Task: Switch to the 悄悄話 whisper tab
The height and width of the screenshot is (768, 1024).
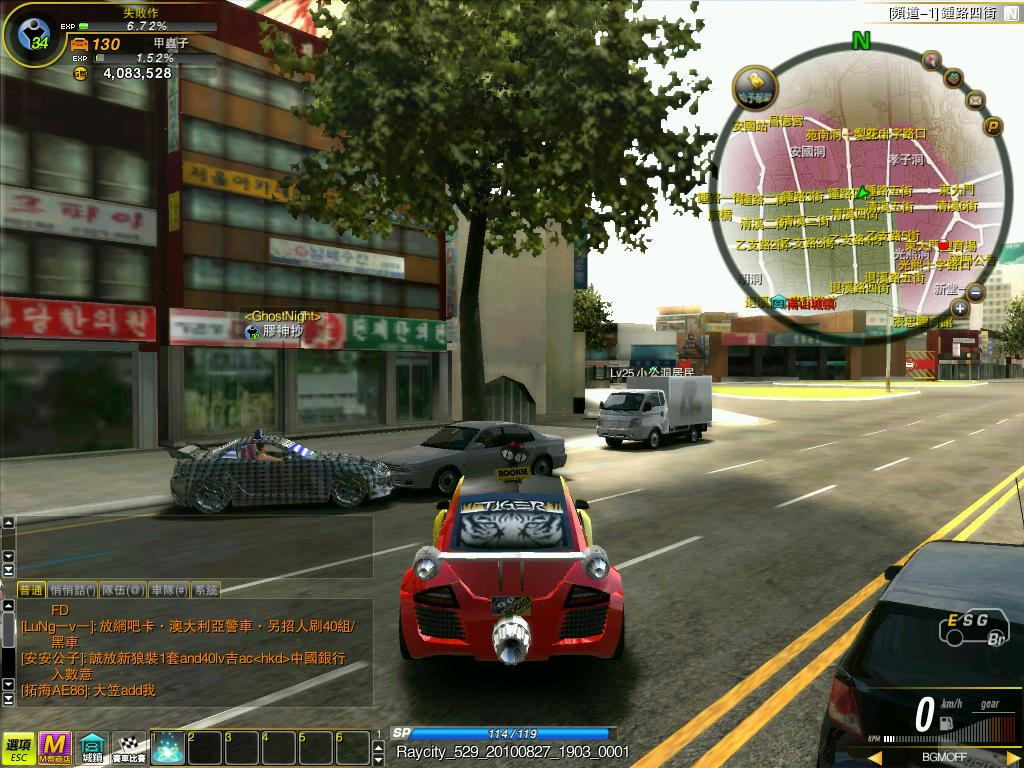Action: 72,590
